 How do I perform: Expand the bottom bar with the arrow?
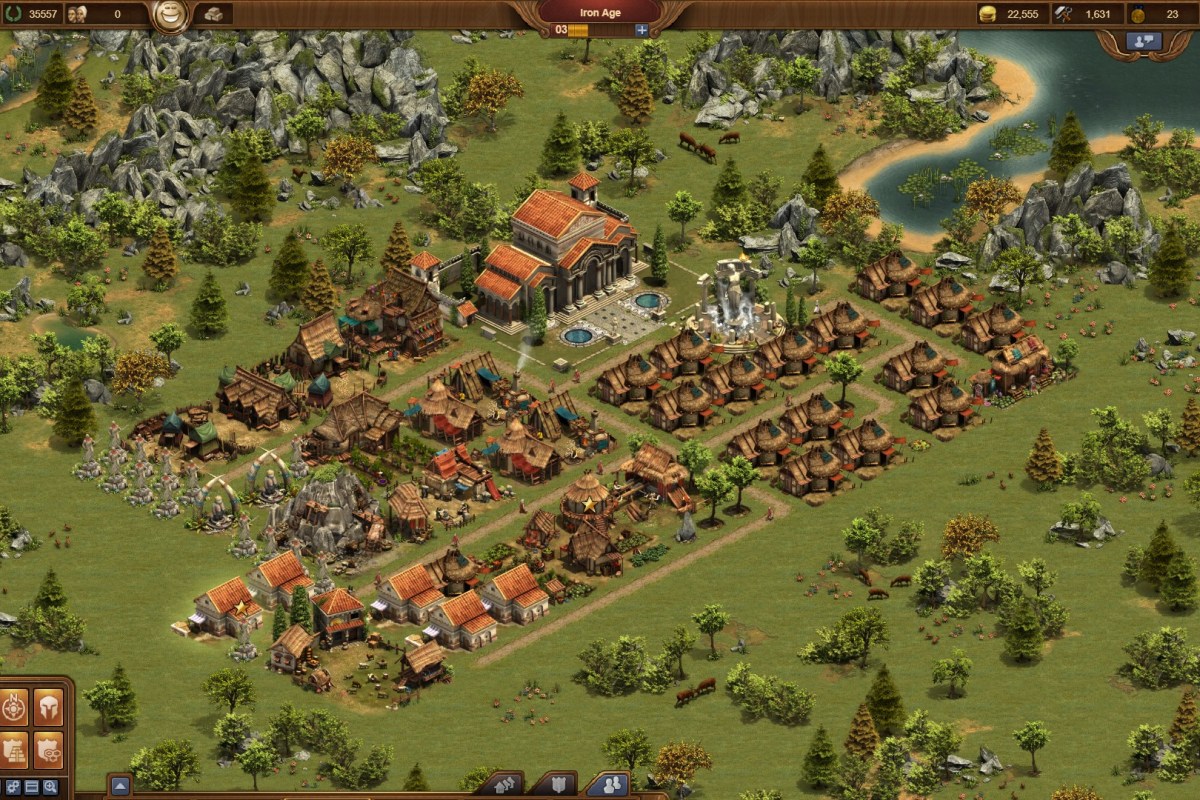click(119, 786)
